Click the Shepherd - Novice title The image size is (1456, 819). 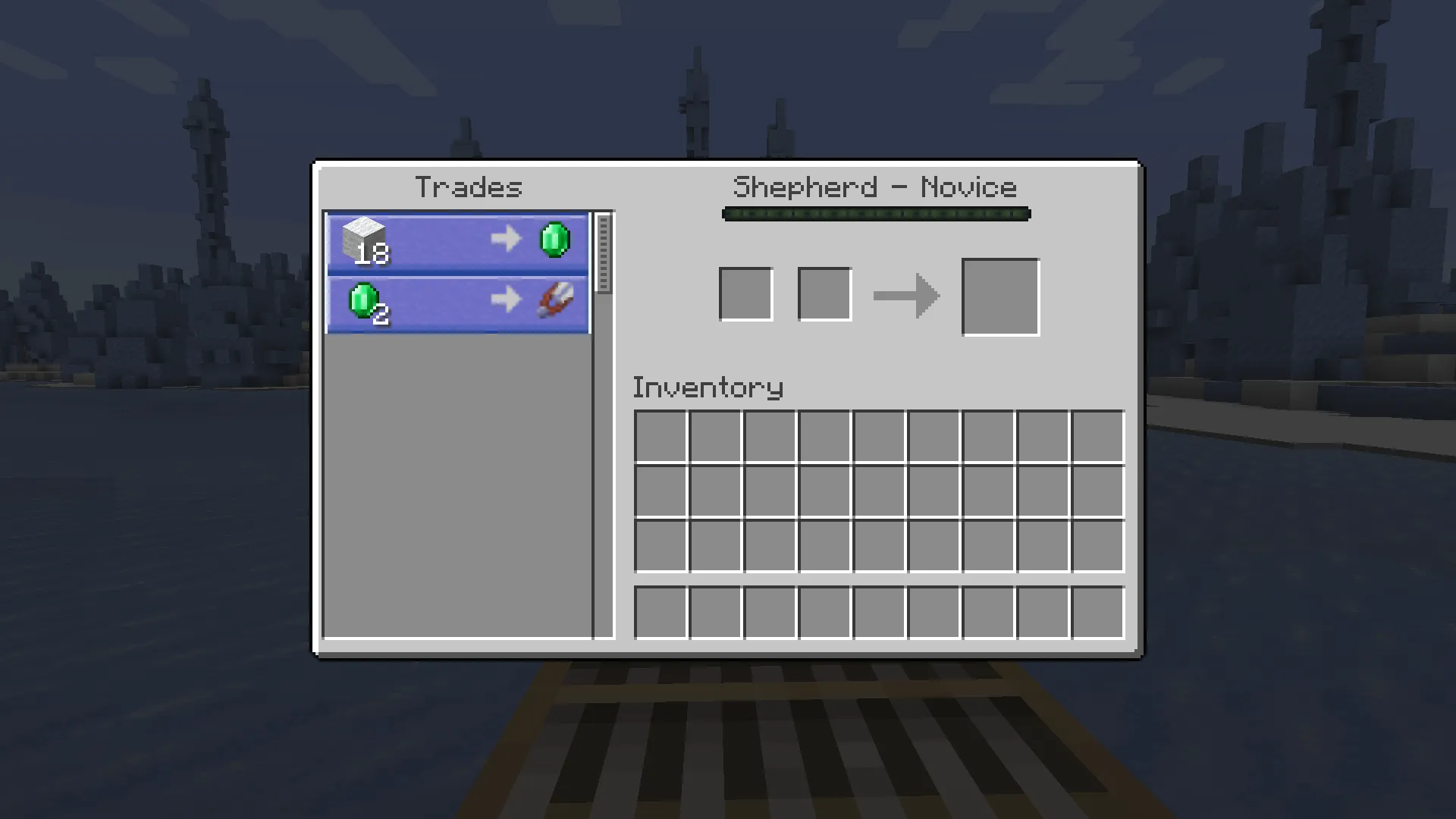click(x=876, y=187)
